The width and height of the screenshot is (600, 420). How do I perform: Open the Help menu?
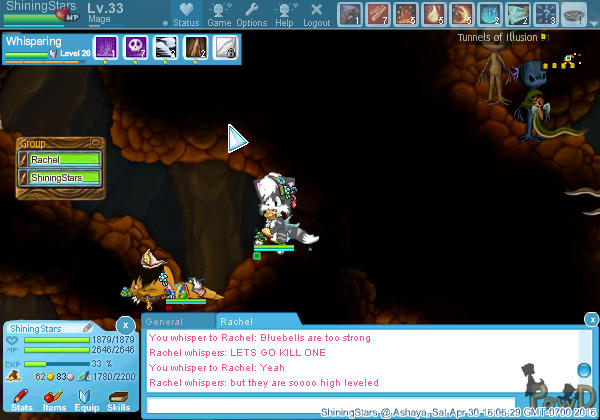coord(285,15)
